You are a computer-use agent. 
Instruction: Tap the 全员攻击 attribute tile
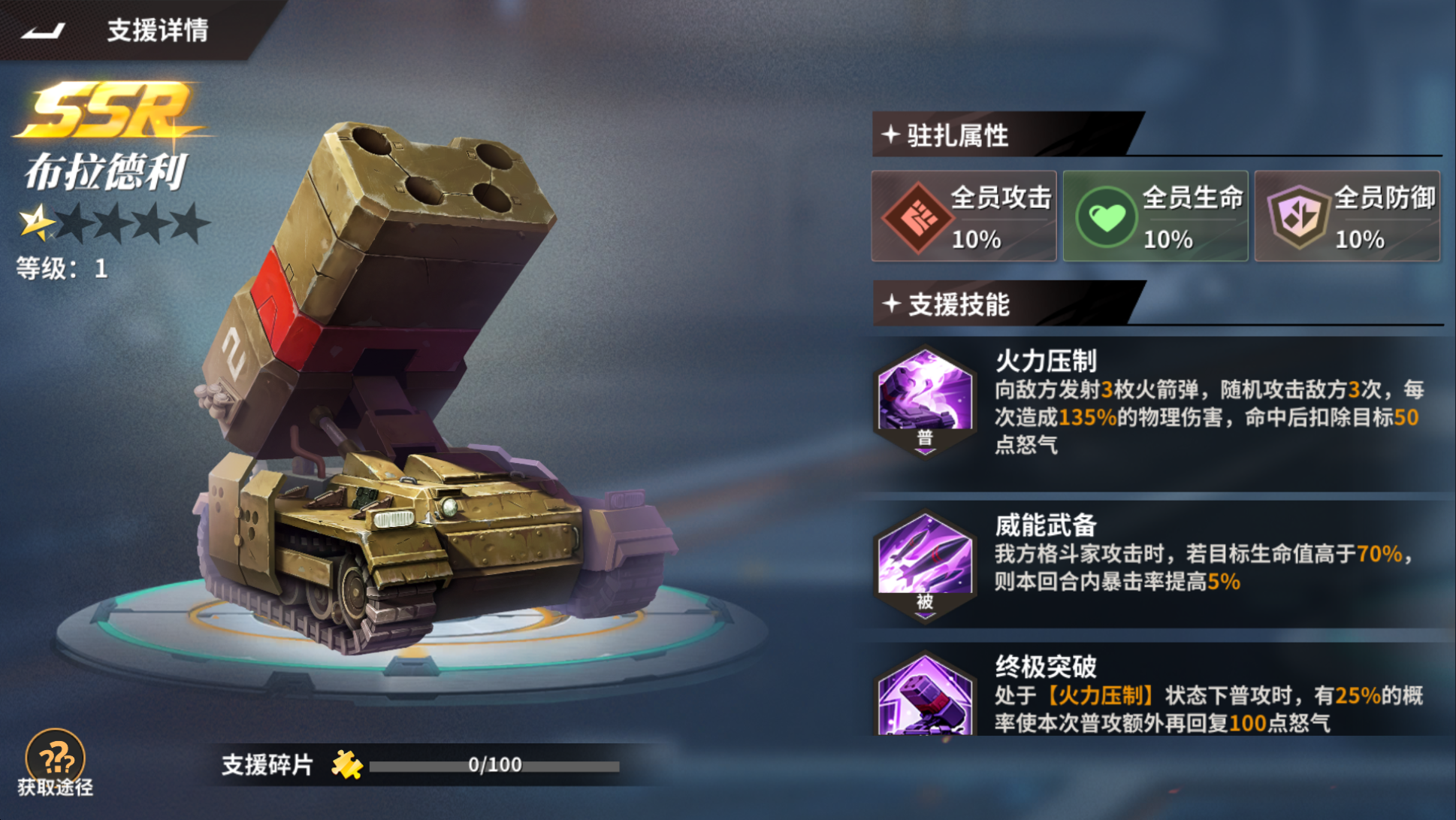pos(964,216)
